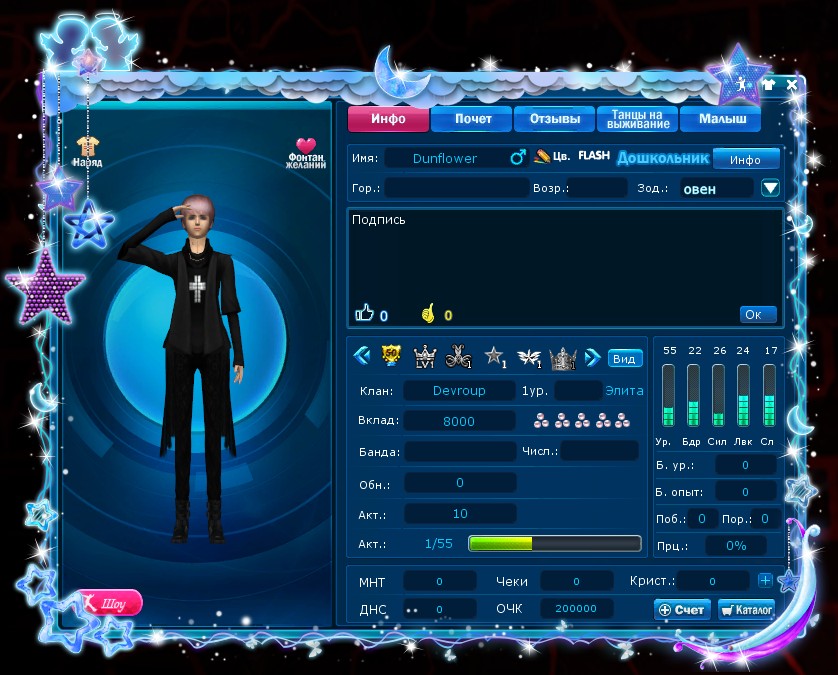The width and height of the screenshot is (838, 675).
Task: Click the Вид button
Action: (625, 358)
